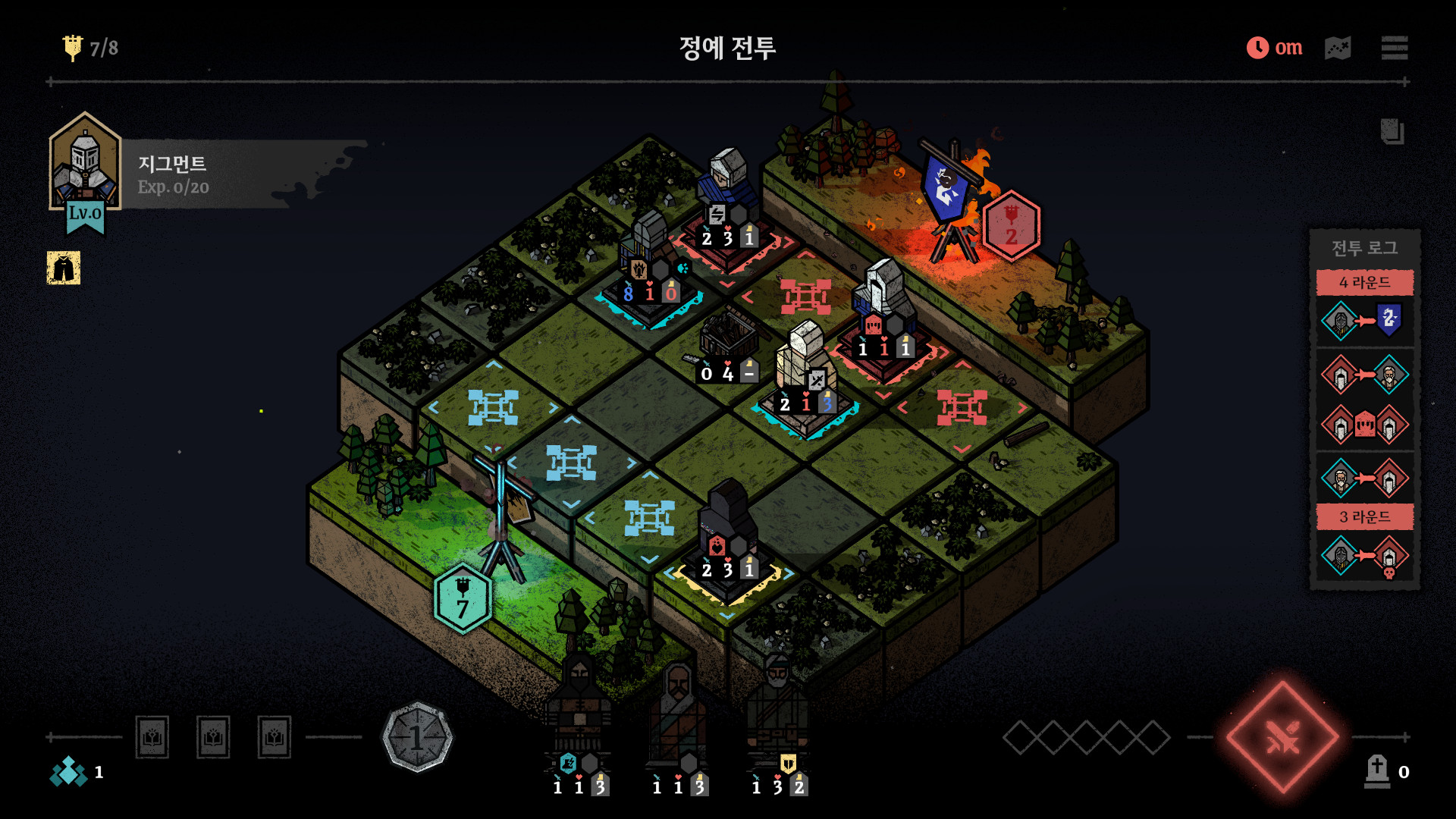The height and width of the screenshot is (819, 1456).
Task: Open the graveyard tombstone icon
Action: [x=1377, y=771]
